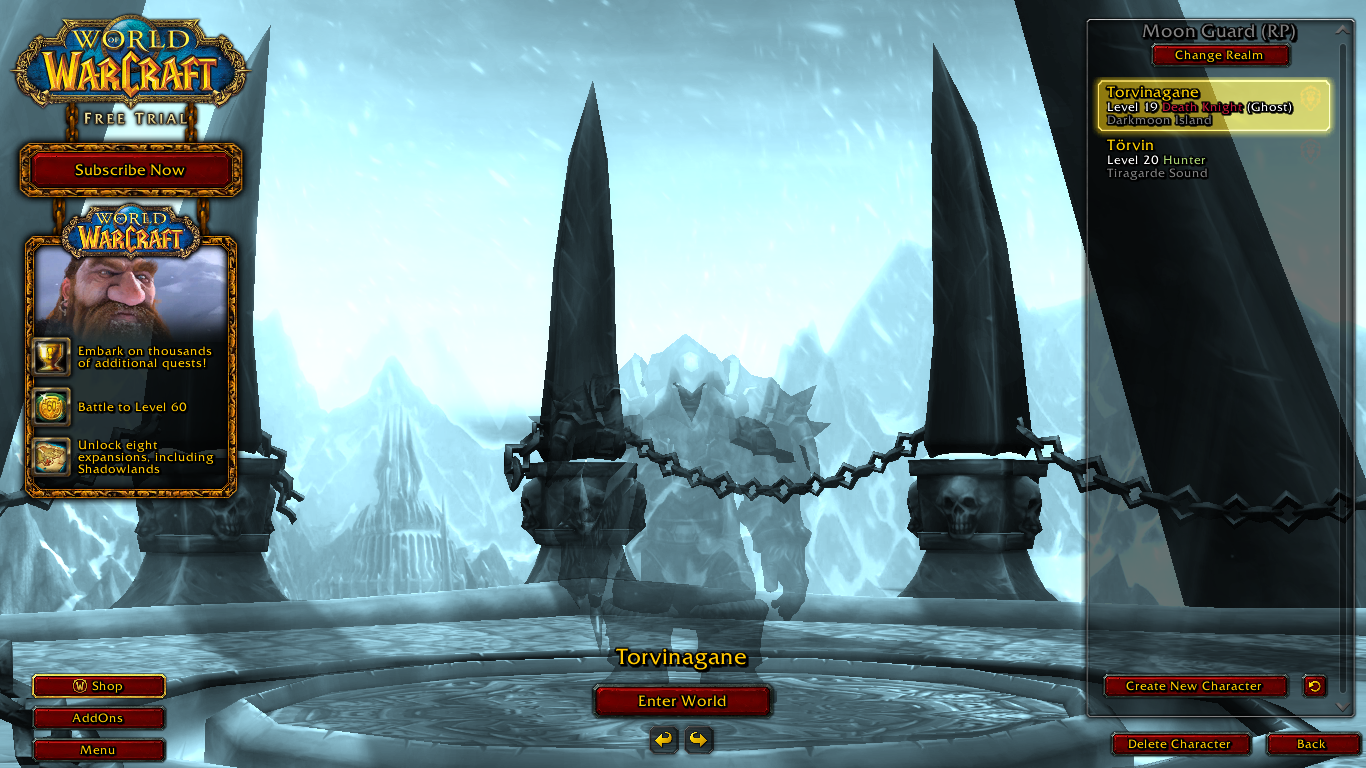This screenshot has width=1366, height=768.
Task: Create New Character
Action: point(1194,686)
